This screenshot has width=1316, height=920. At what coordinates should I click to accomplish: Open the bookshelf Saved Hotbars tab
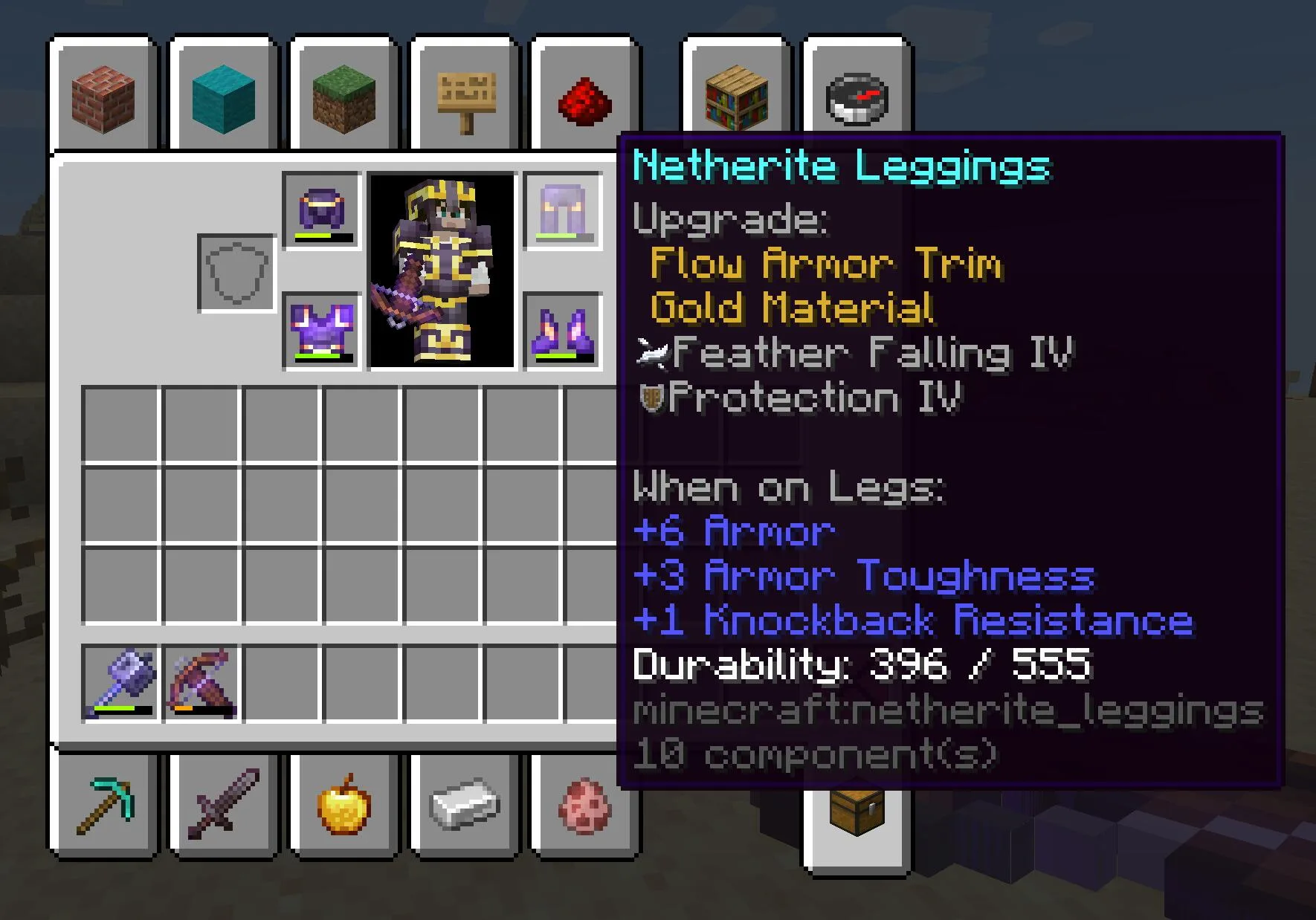coord(736,97)
